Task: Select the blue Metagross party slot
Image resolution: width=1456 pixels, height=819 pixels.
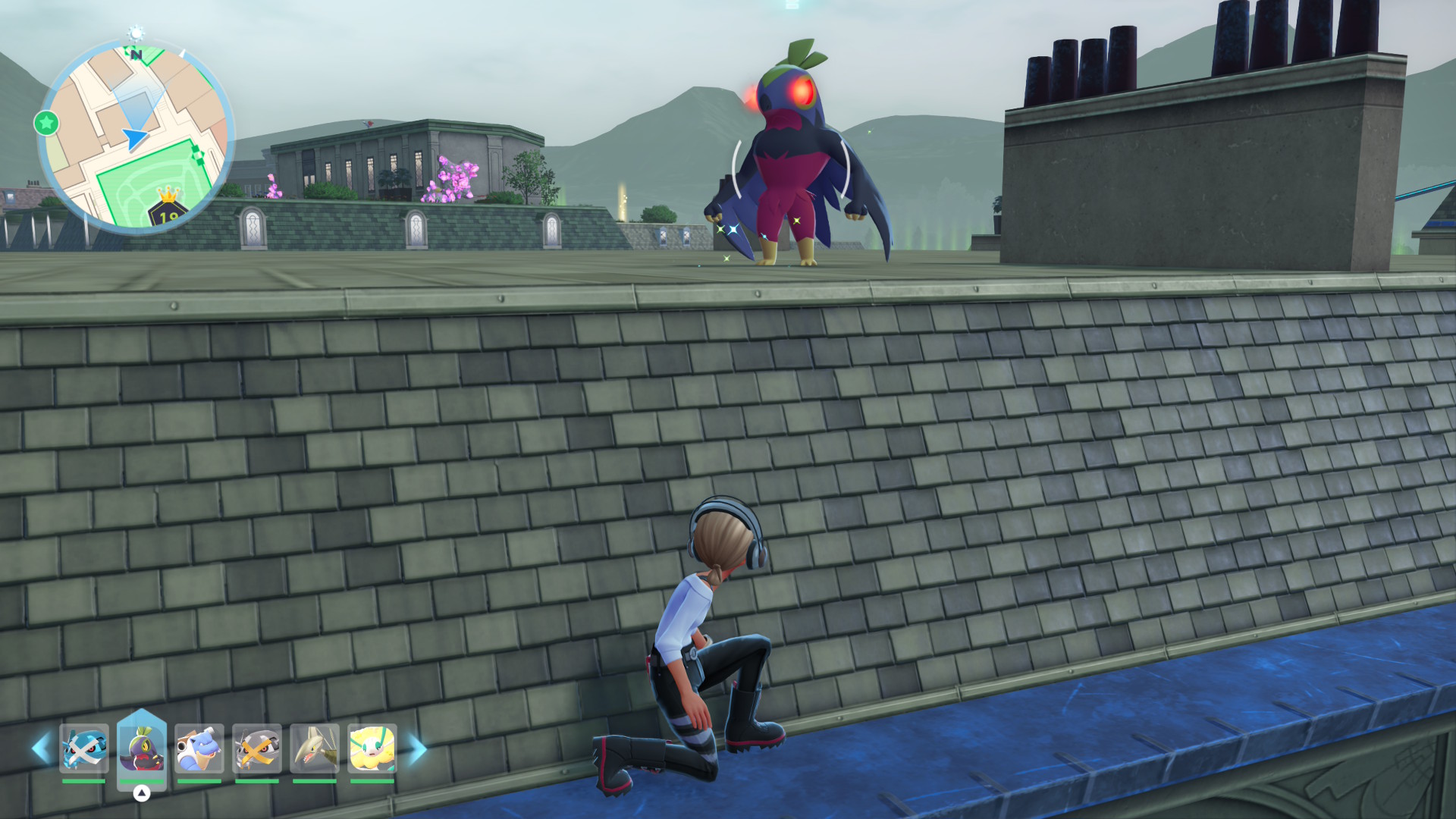Action: (84, 748)
